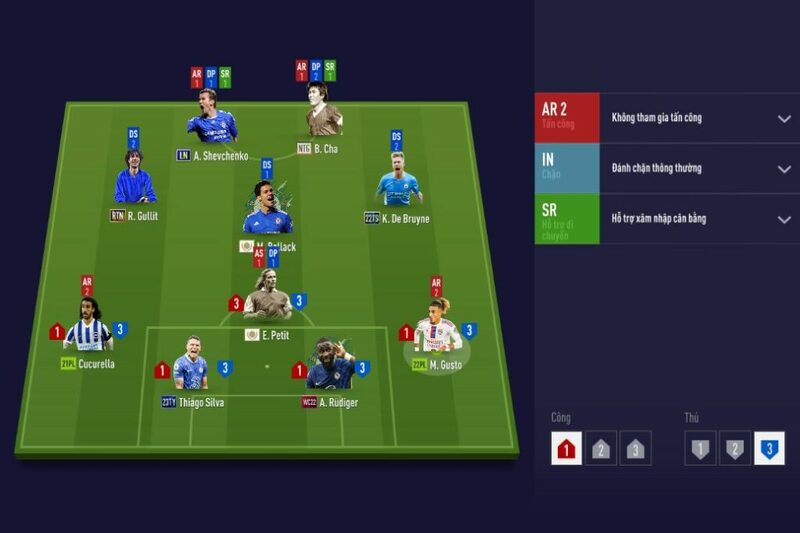This screenshot has width=800, height=533.
Task: Expand the IN Chặn dropdown
Action: tap(784, 168)
